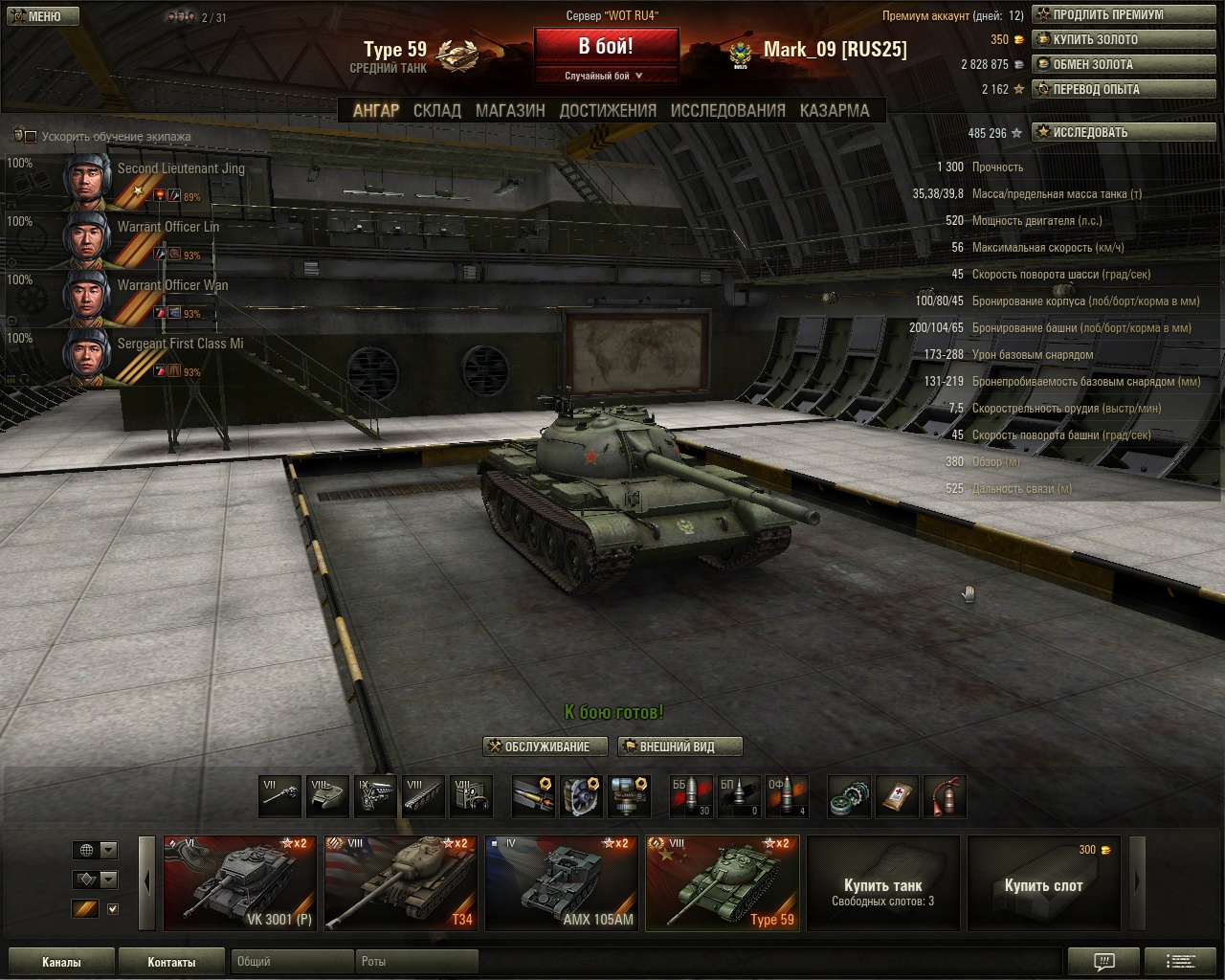This screenshot has width=1225, height=980.
Task: Select the T34 tank in carousel
Action: click(400, 883)
